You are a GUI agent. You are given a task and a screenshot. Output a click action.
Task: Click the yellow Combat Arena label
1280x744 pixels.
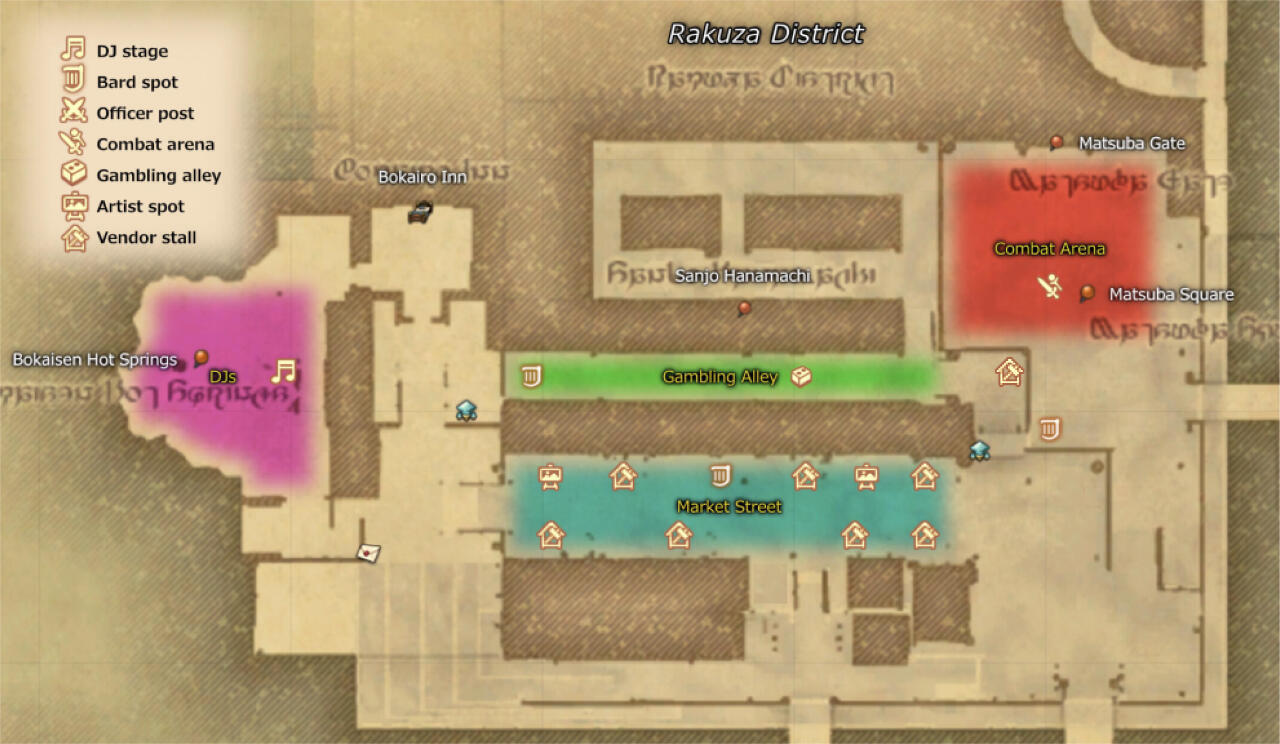coord(1049,248)
